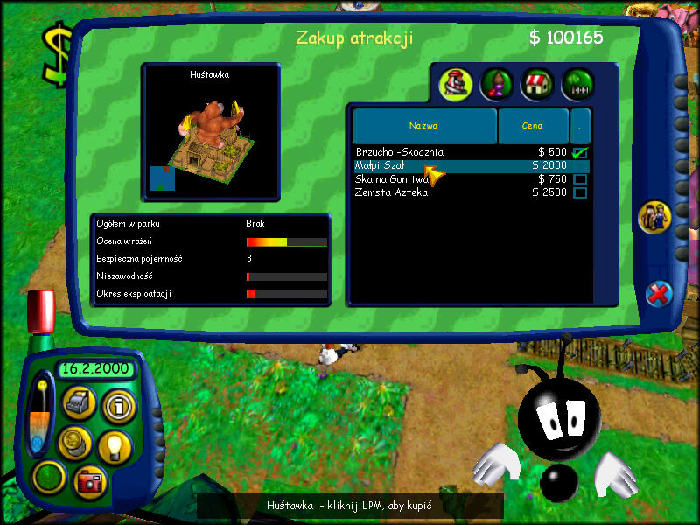Switch to the rides tab with red machine
Viewport: 700px width, 525px height.
tap(455, 83)
